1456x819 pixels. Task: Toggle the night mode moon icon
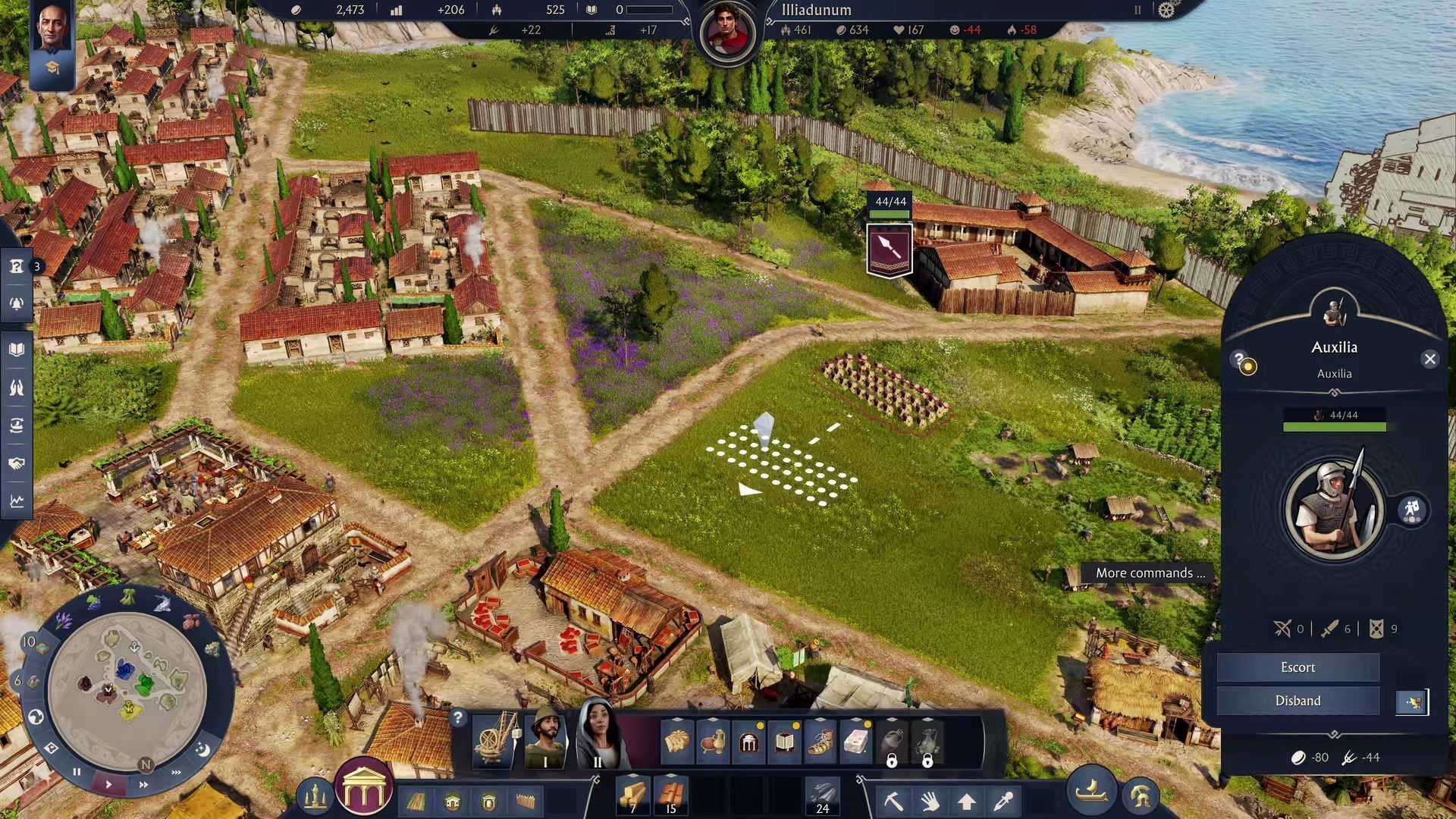pyautogui.click(x=202, y=750)
